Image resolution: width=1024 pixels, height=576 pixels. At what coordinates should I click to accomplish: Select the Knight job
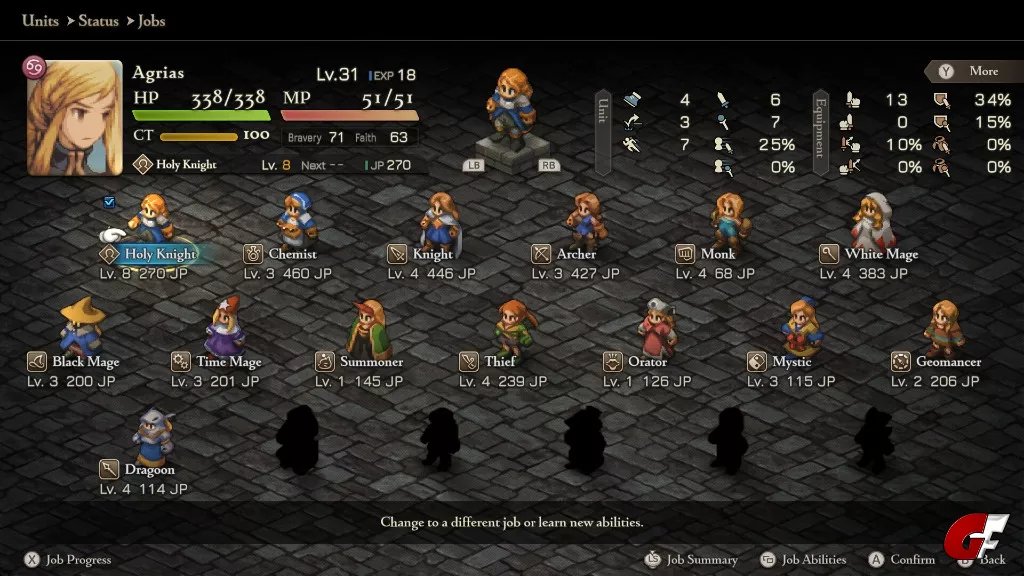click(x=432, y=254)
